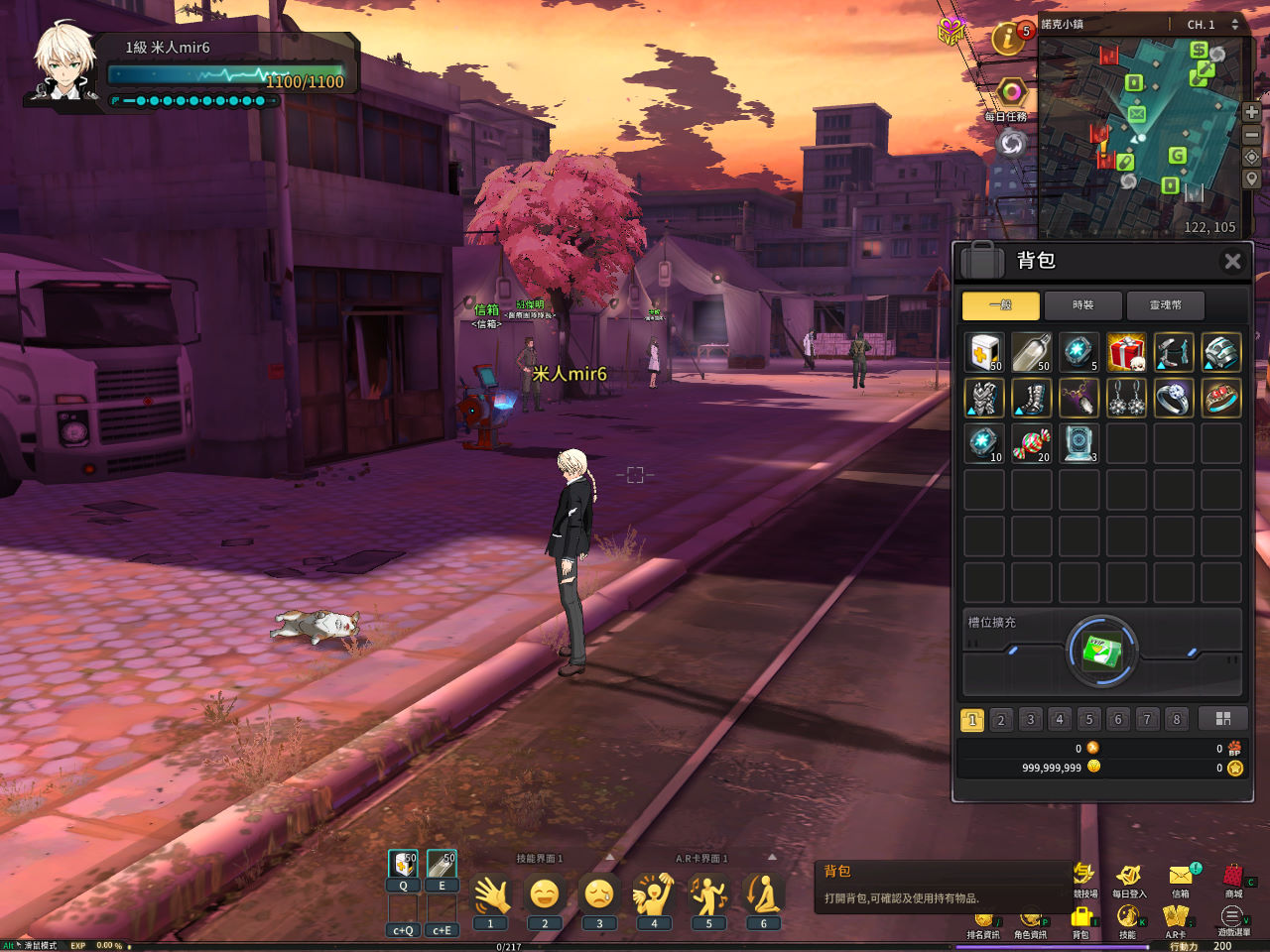The width and height of the screenshot is (1270, 952).
Task: Open the Event gift icon
Action: [952, 31]
